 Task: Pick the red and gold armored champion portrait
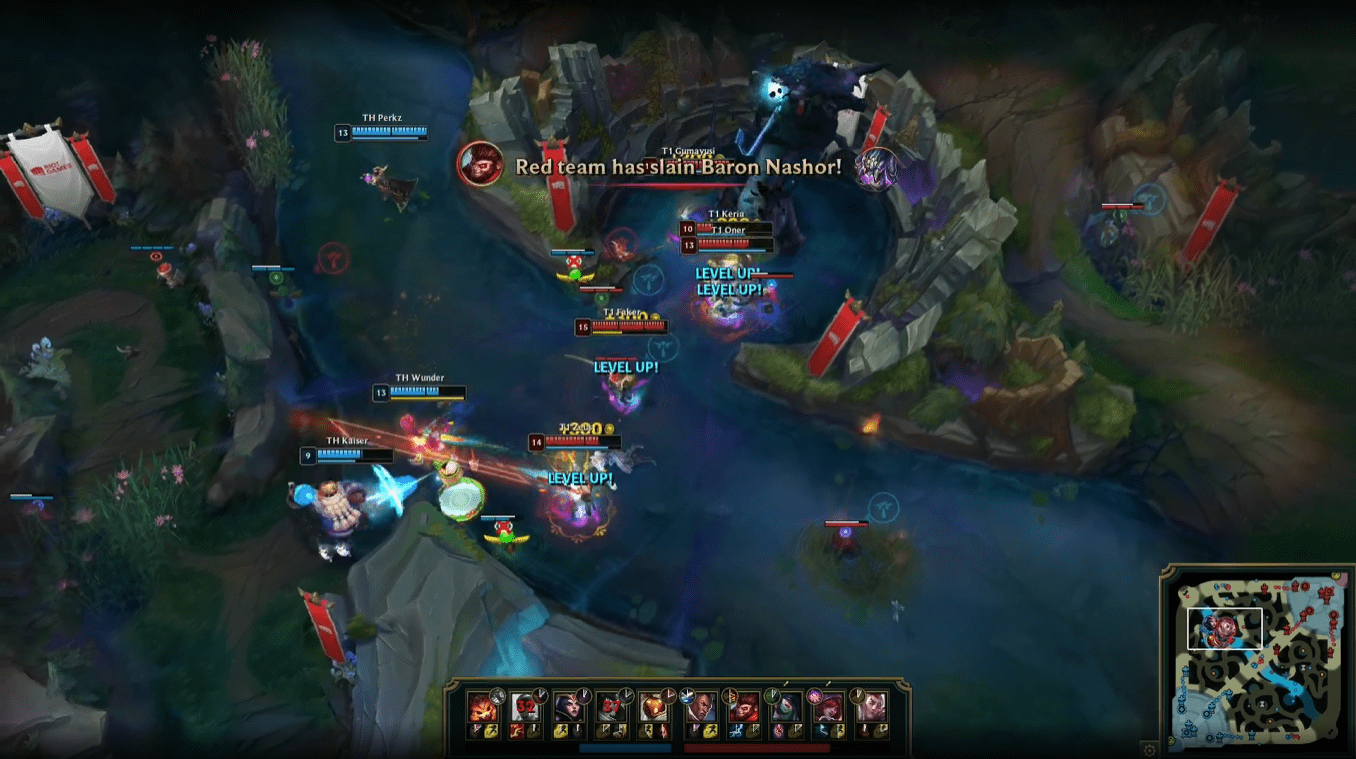click(x=653, y=707)
